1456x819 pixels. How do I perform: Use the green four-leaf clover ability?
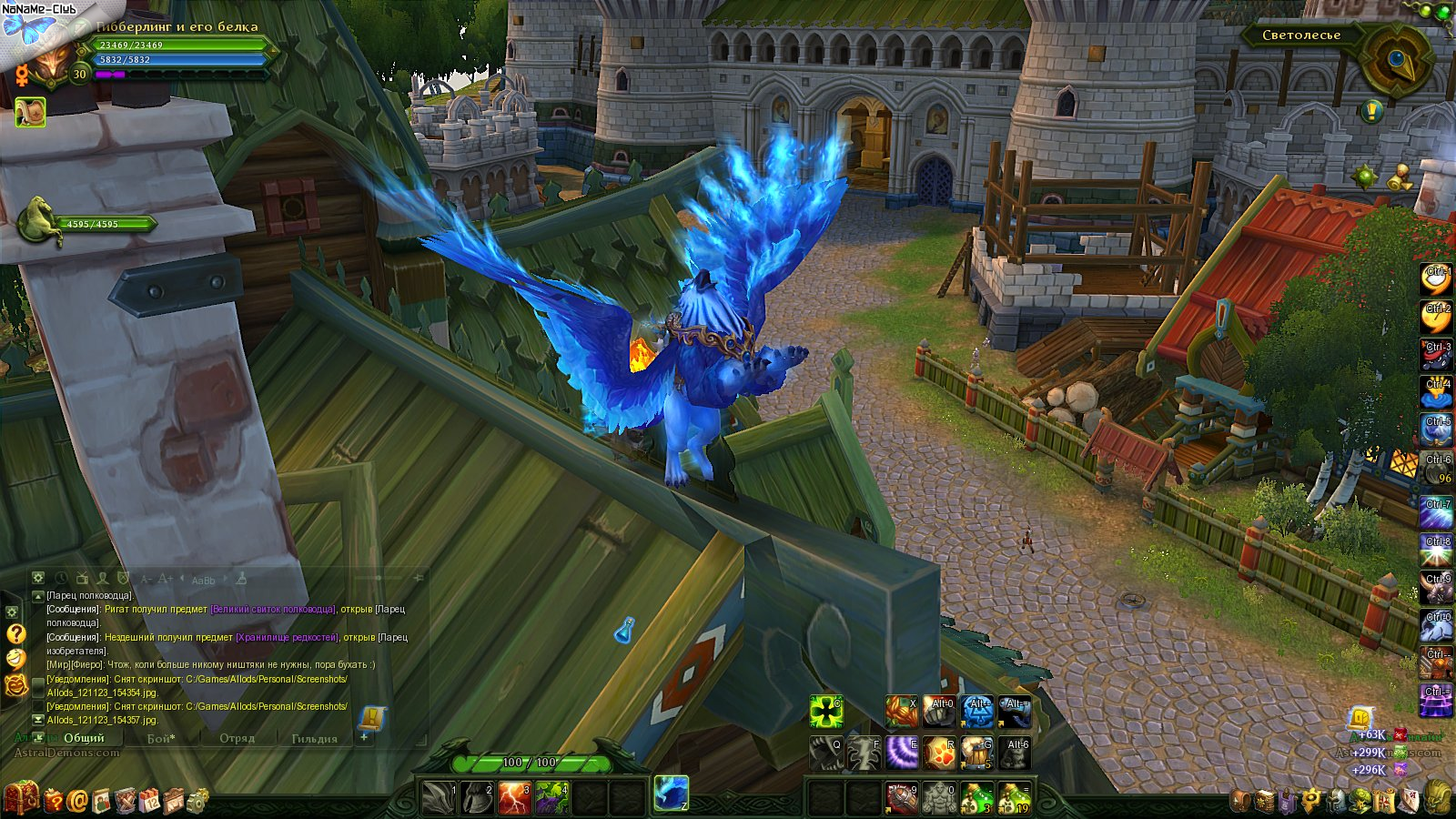click(x=826, y=712)
